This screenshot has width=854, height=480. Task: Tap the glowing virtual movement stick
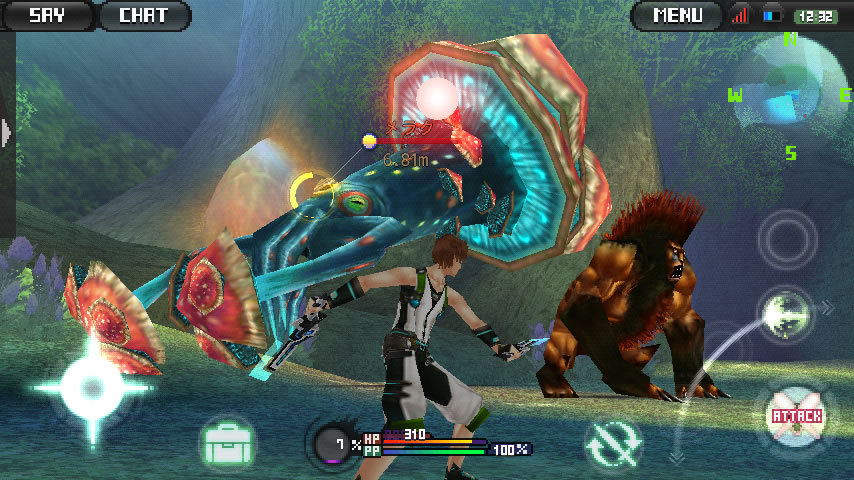[91, 388]
